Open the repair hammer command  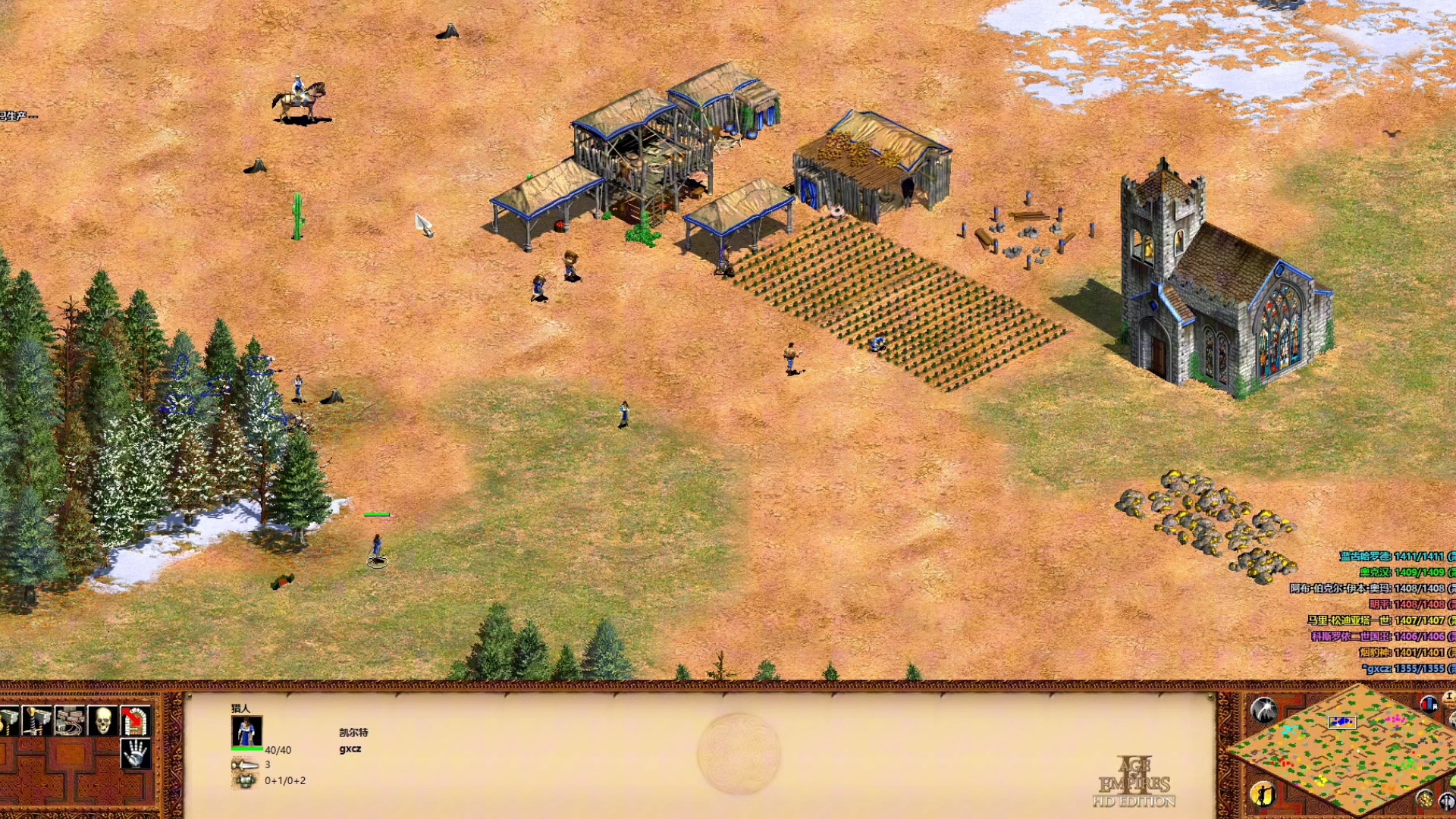(x=36, y=721)
